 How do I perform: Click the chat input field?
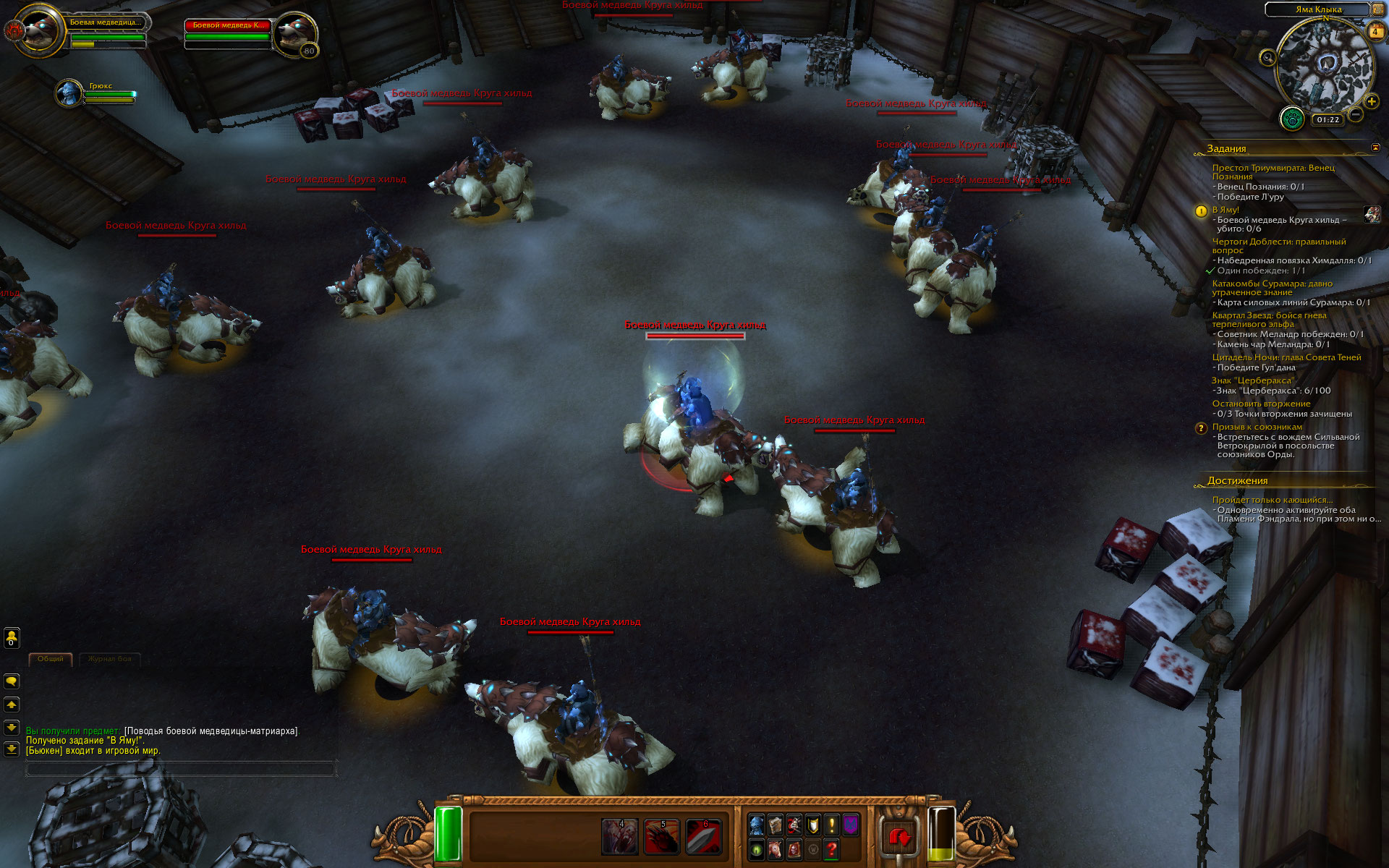point(181,770)
